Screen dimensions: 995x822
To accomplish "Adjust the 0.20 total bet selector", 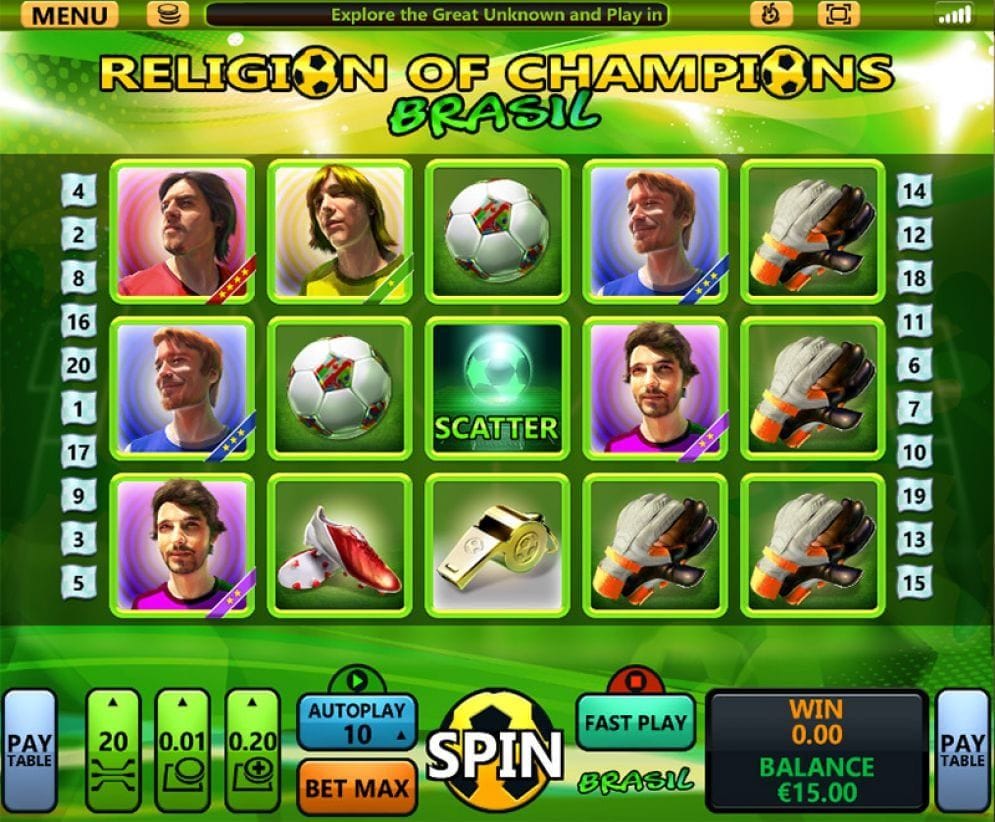I will [x=251, y=750].
